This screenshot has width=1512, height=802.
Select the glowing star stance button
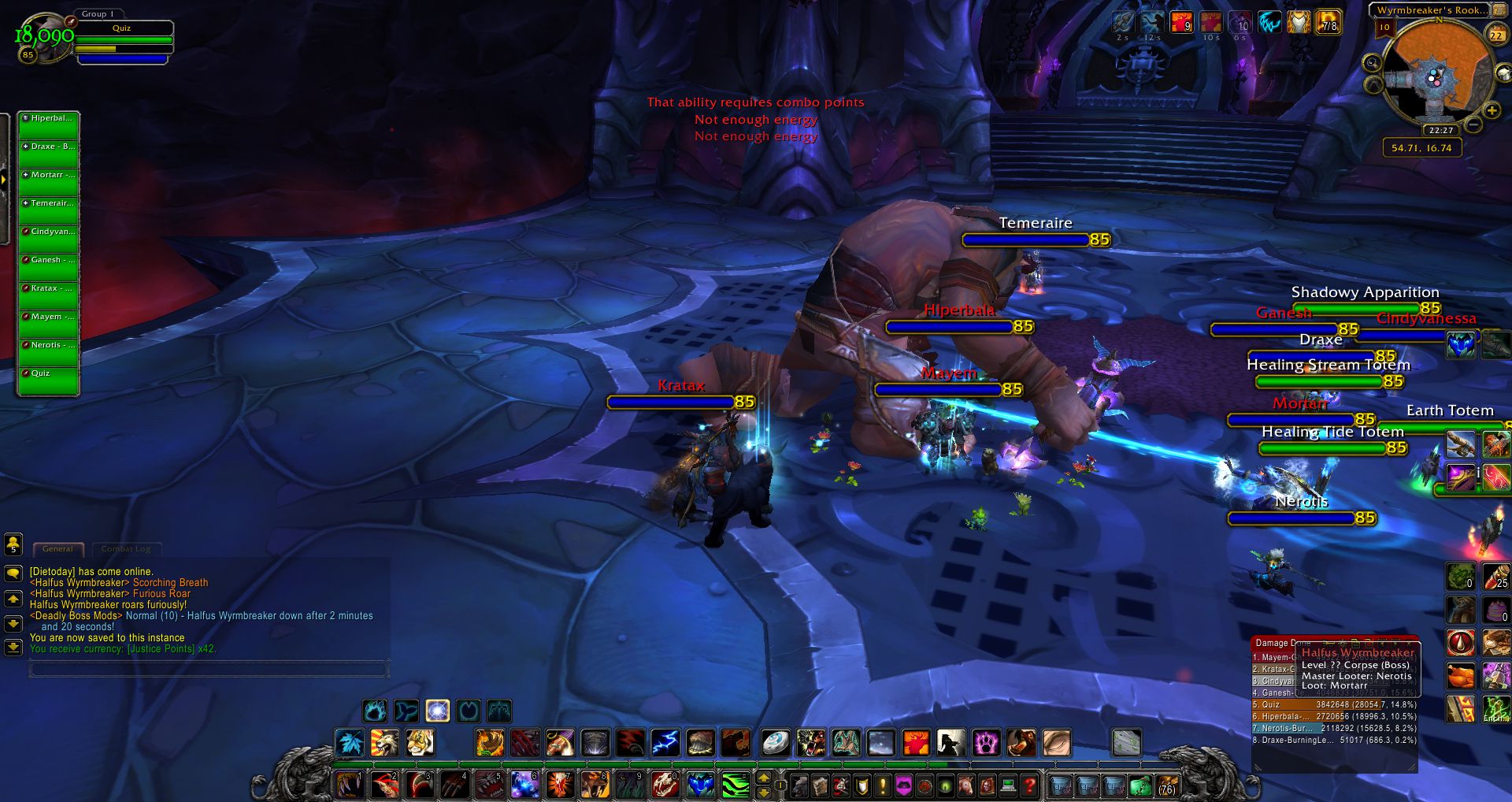click(x=437, y=711)
